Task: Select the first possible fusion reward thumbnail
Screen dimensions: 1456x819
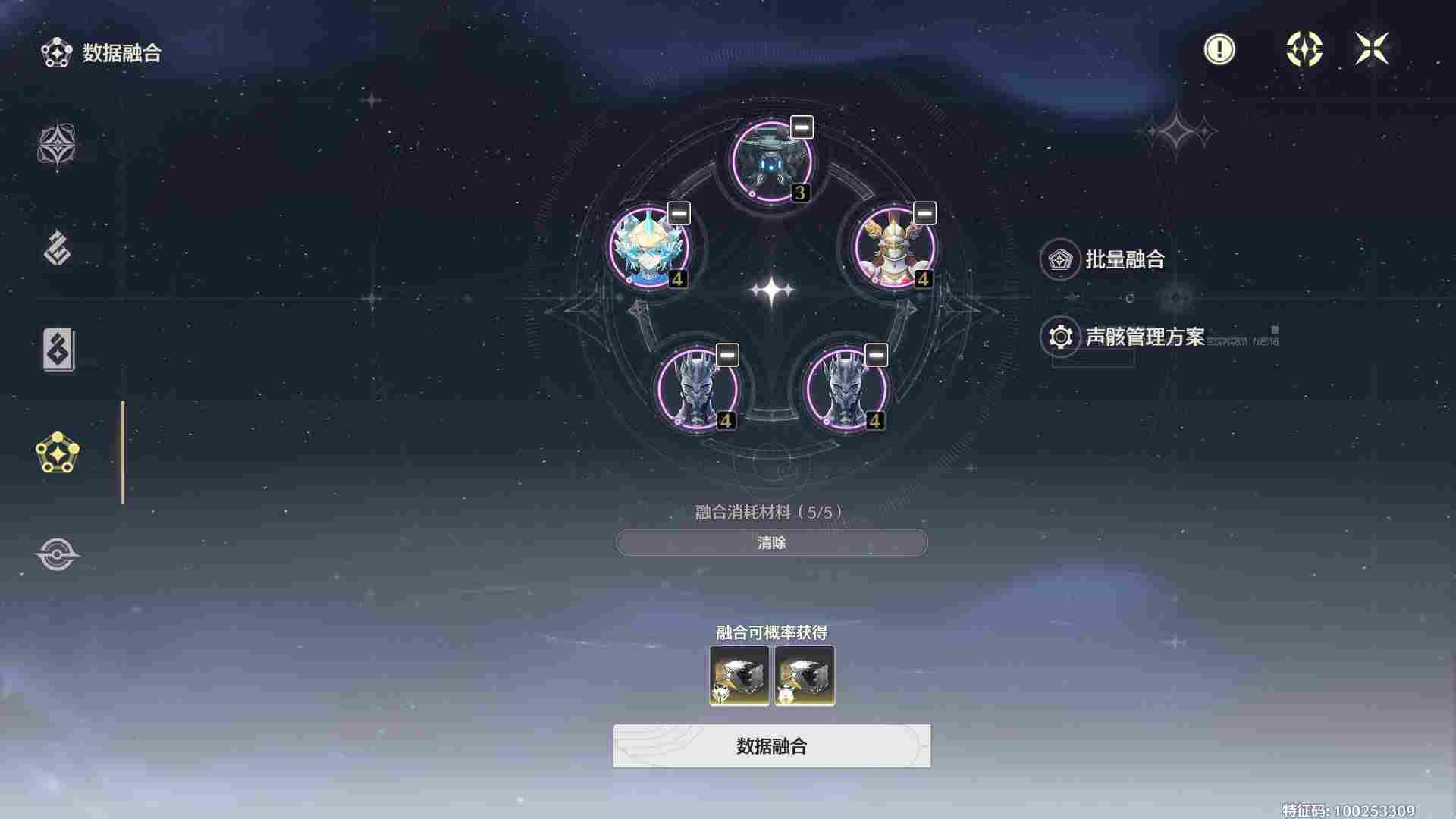Action: pyautogui.click(x=738, y=676)
